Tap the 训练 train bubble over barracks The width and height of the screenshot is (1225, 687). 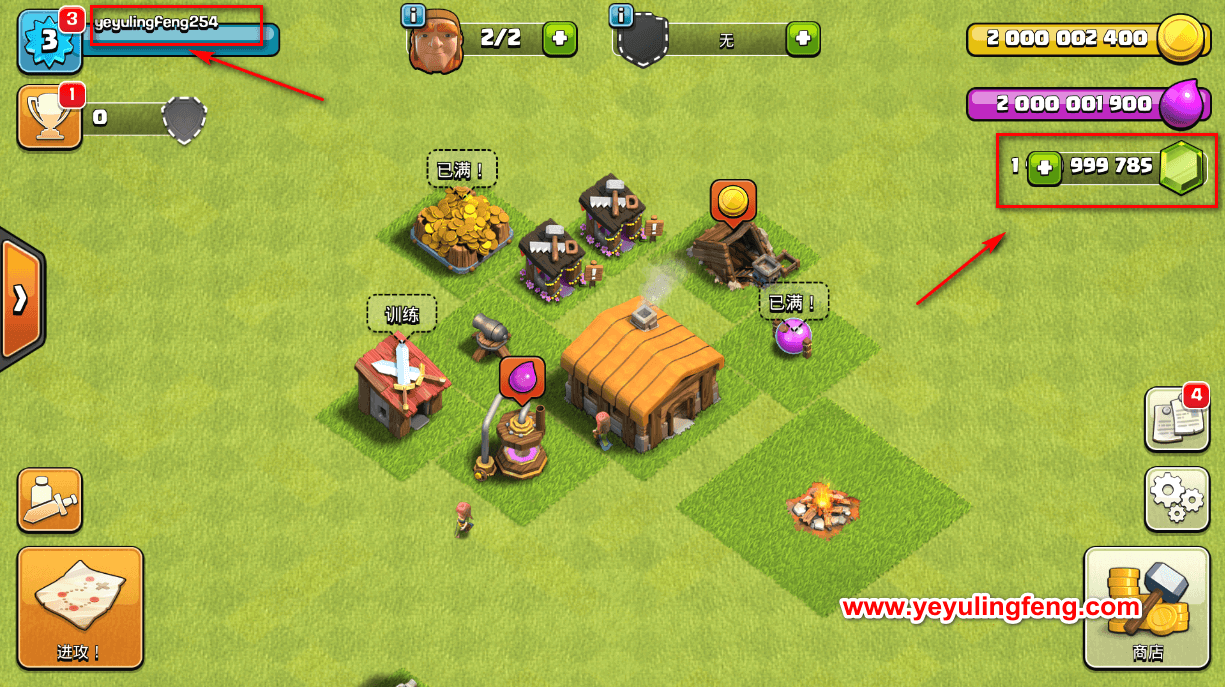pos(401,314)
